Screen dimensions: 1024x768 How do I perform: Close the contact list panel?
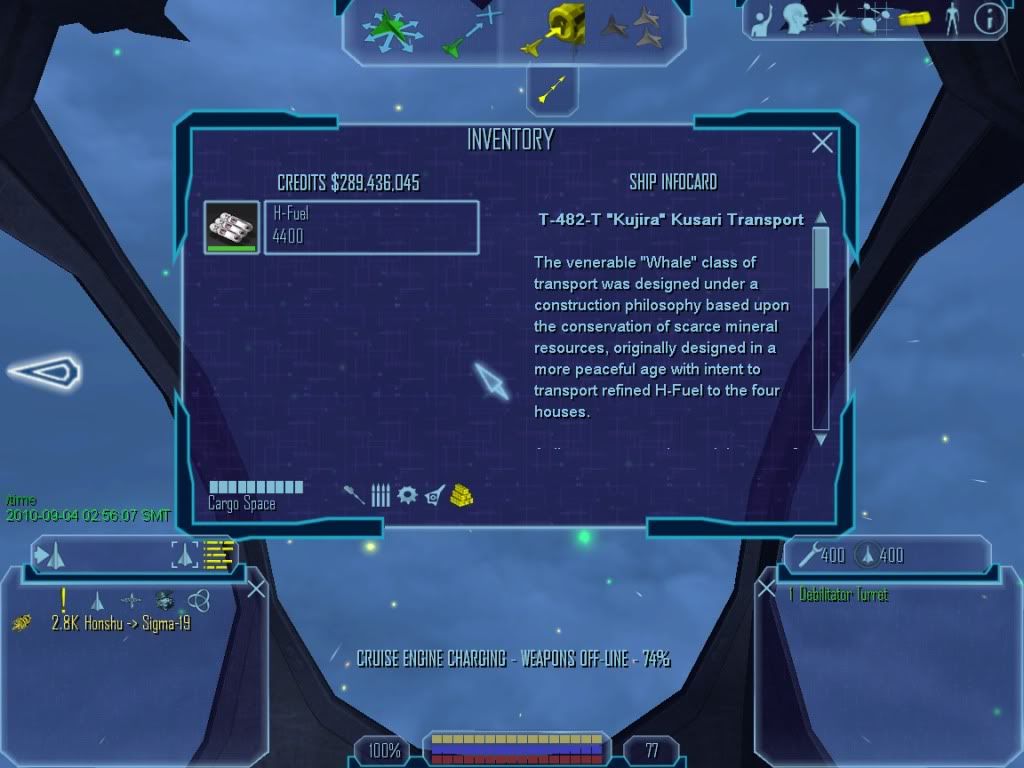[x=256, y=589]
